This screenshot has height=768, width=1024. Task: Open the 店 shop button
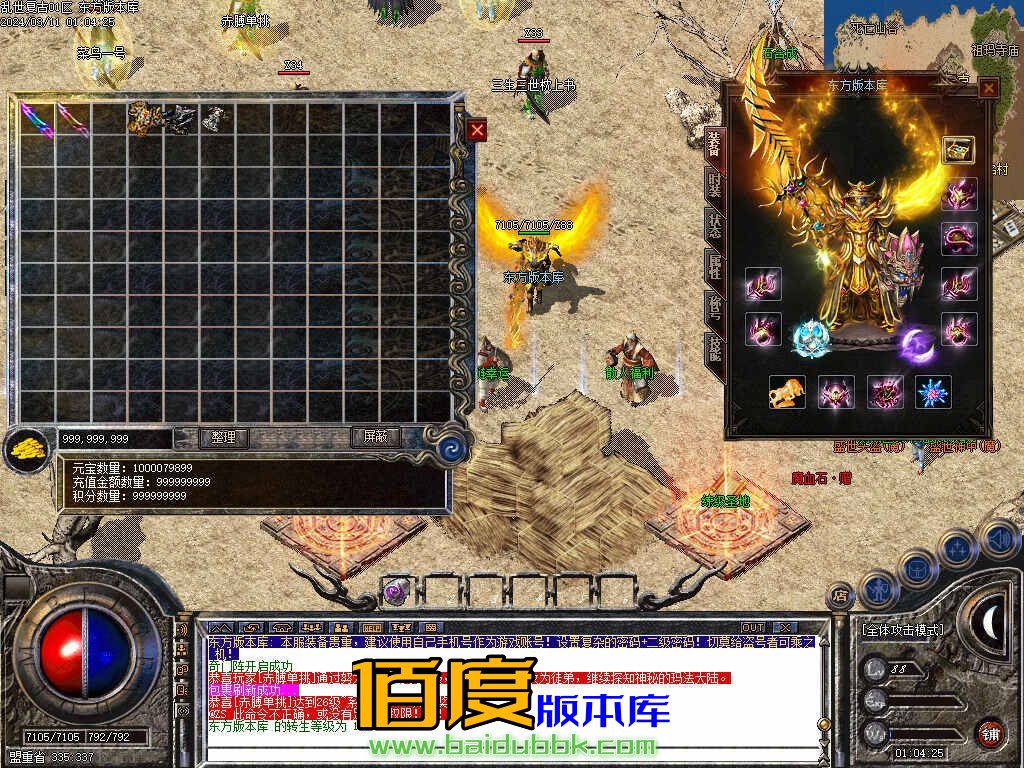(840, 596)
